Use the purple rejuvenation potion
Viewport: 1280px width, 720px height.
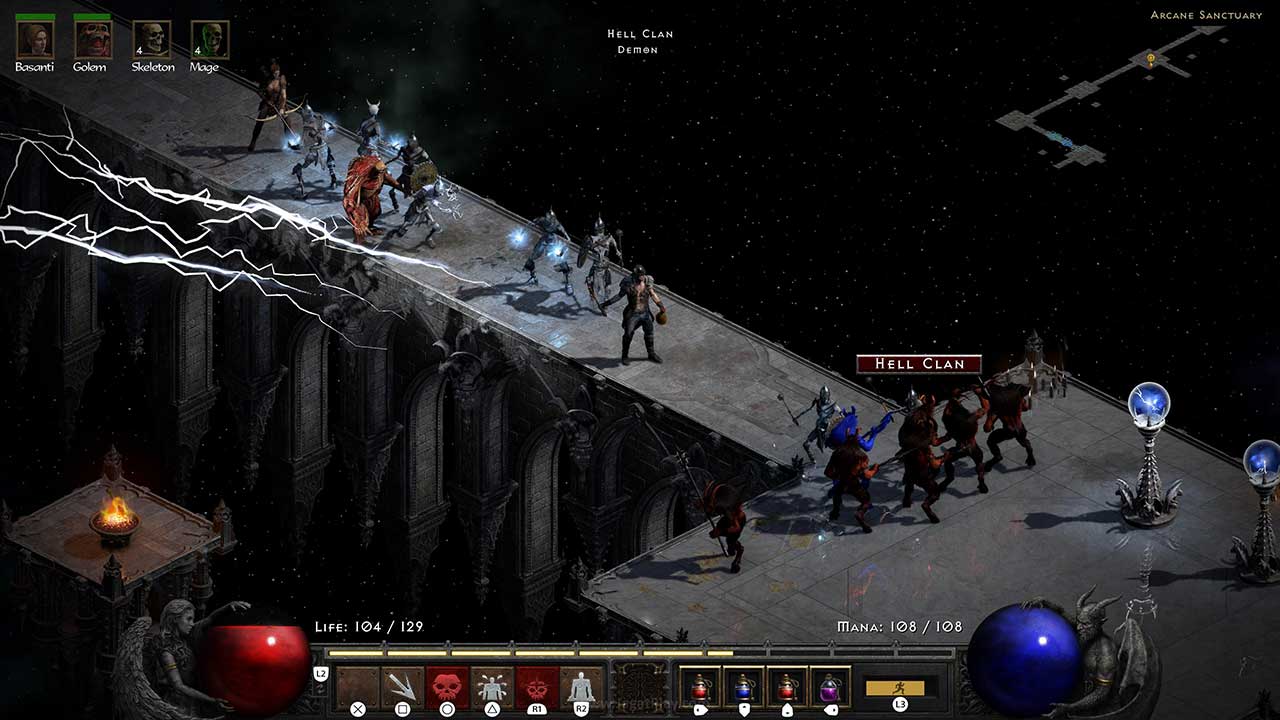830,687
